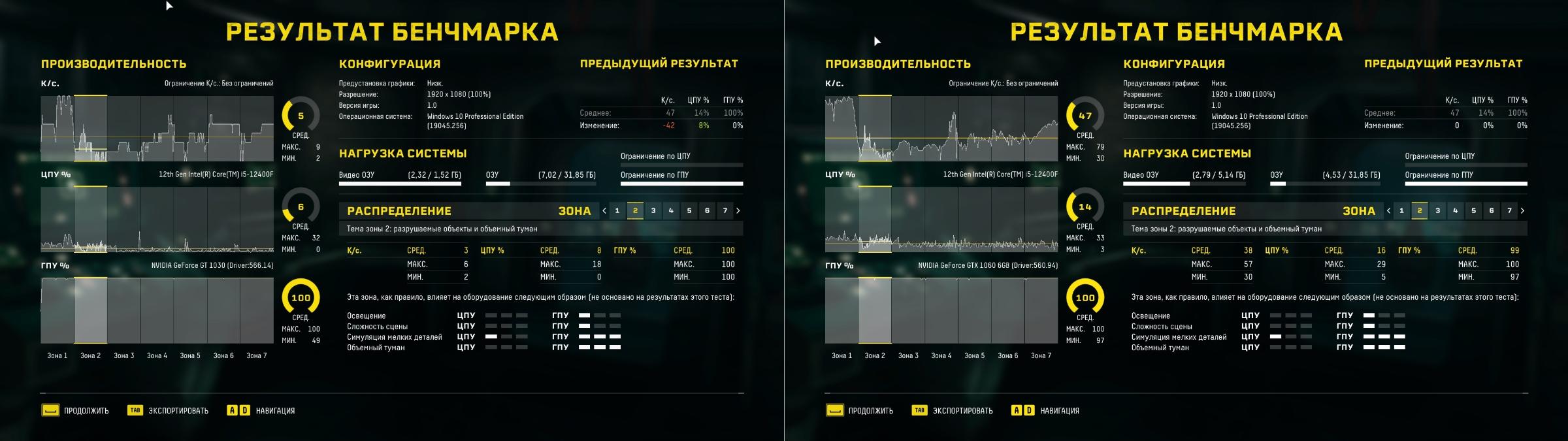Select zone 3 in the GT 1030 results
Image resolution: width=1568 pixels, height=441 pixels.
tap(653, 210)
